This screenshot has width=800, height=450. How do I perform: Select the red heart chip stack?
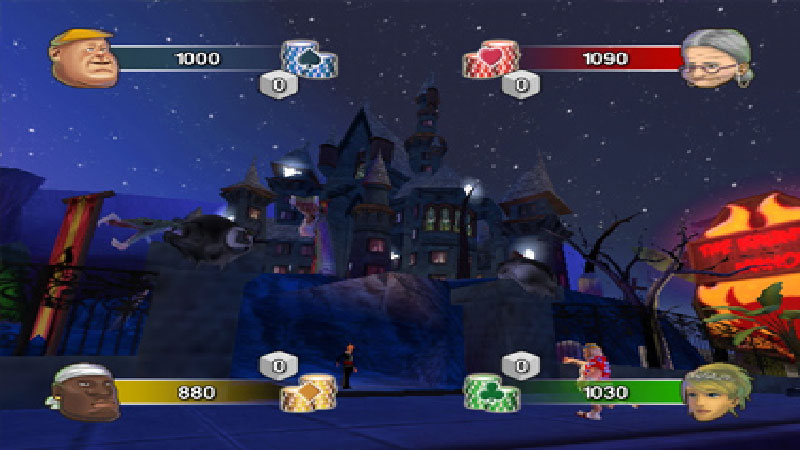point(490,60)
